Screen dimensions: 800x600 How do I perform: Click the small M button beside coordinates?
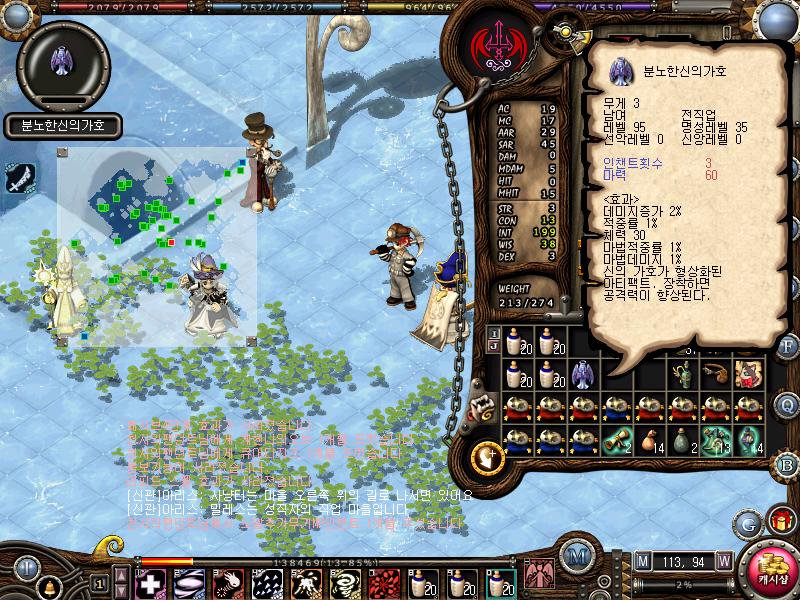[x=642, y=560]
